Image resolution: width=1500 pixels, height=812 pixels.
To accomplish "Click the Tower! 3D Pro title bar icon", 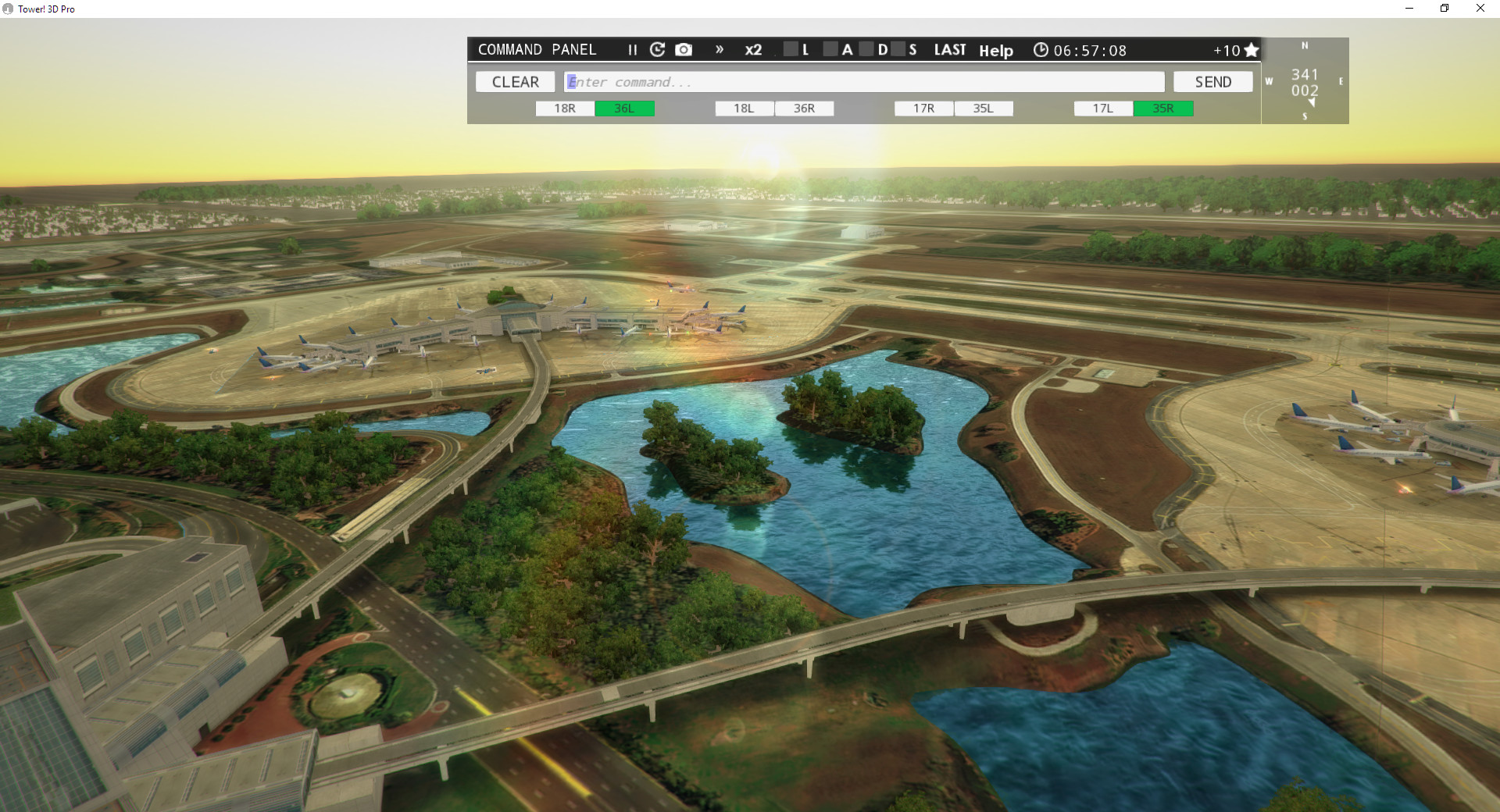I will [x=9, y=9].
